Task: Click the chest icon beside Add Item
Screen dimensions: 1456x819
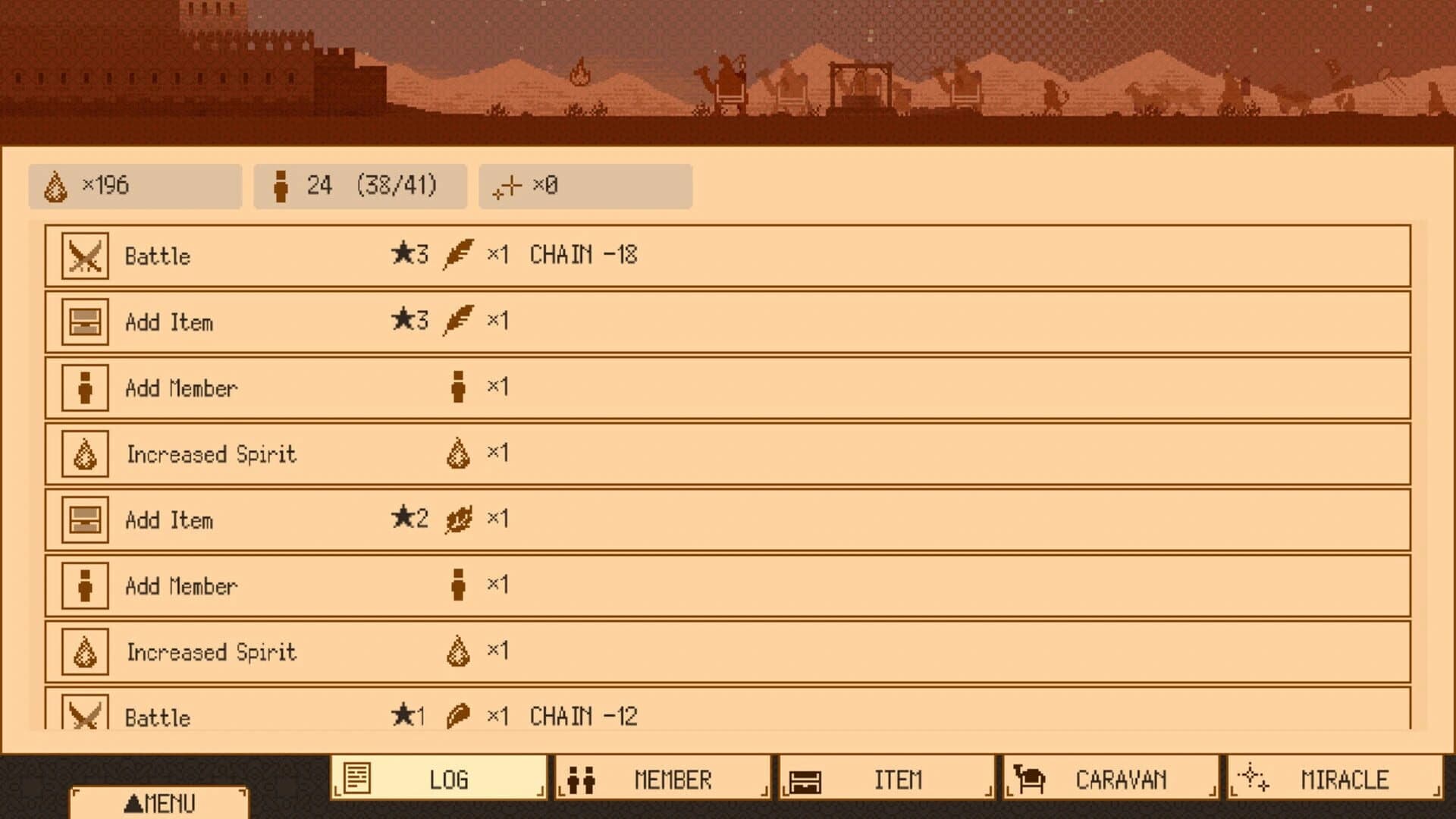Action: 83,322
